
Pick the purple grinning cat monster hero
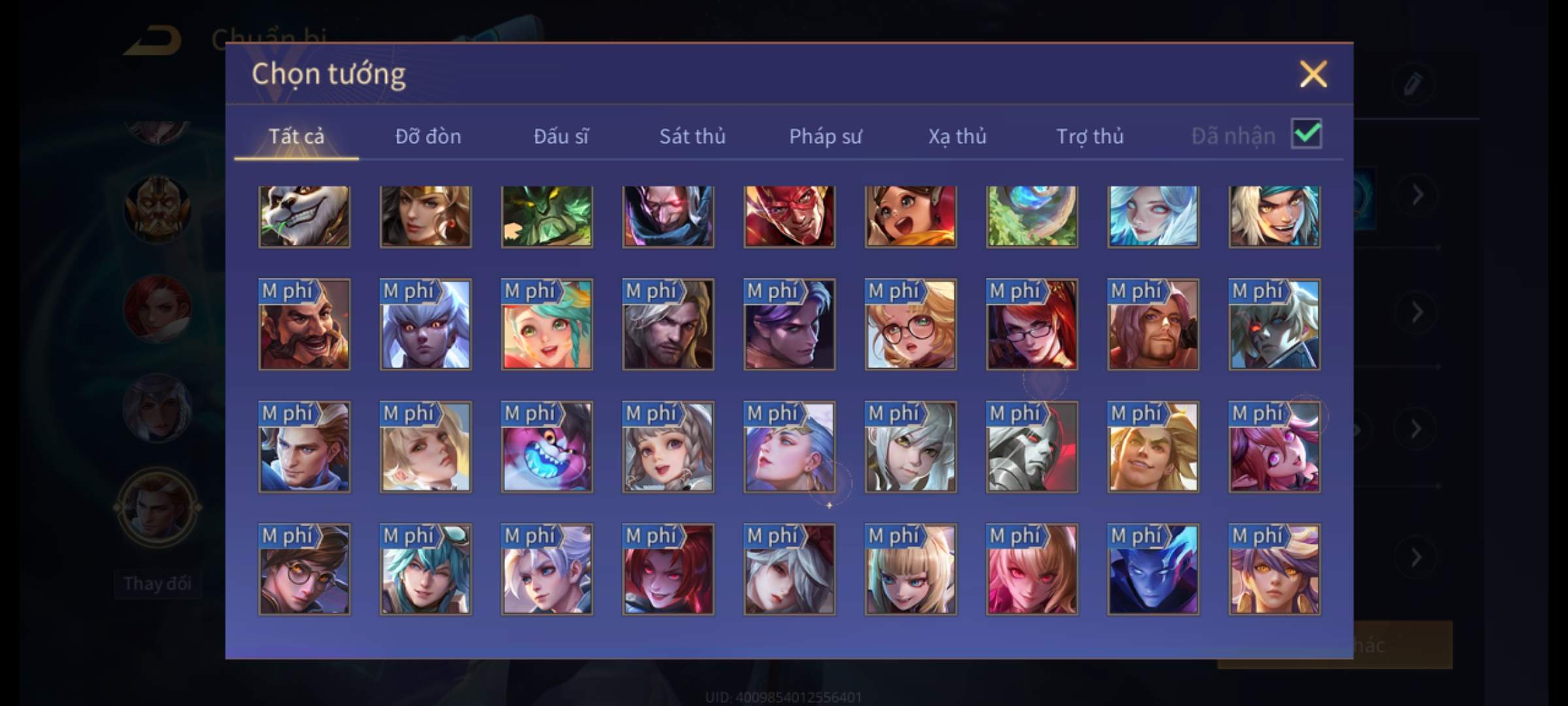click(x=547, y=447)
